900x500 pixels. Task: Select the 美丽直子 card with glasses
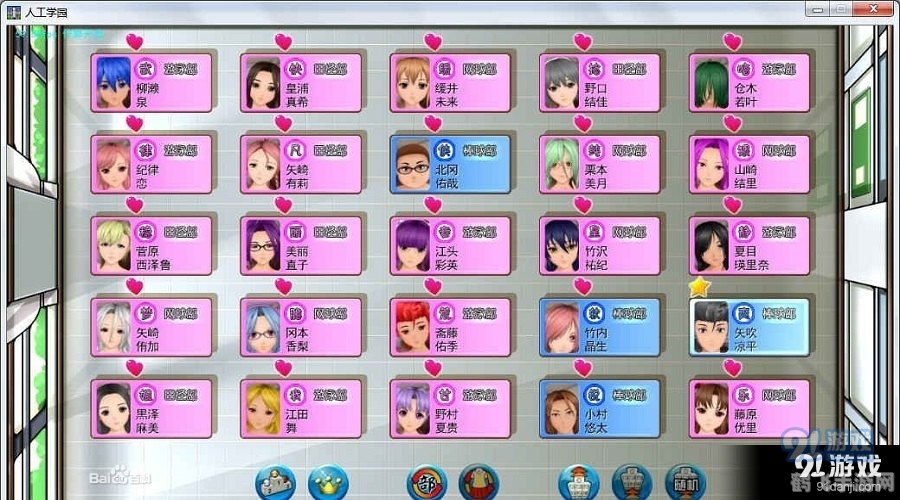pyautogui.click(x=301, y=246)
